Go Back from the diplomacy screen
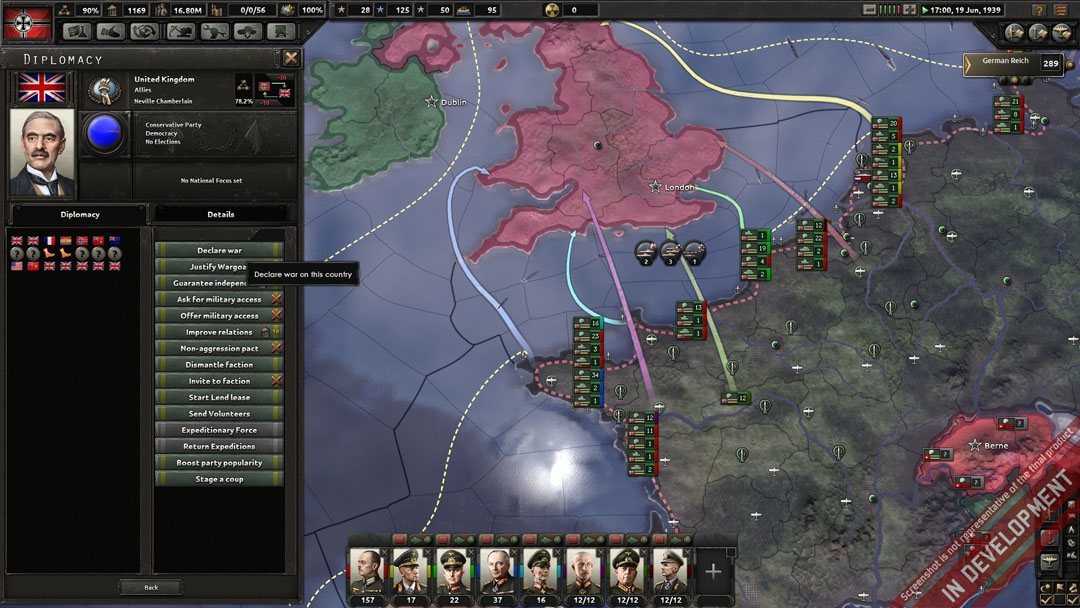This screenshot has width=1080, height=608. (x=151, y=587)
